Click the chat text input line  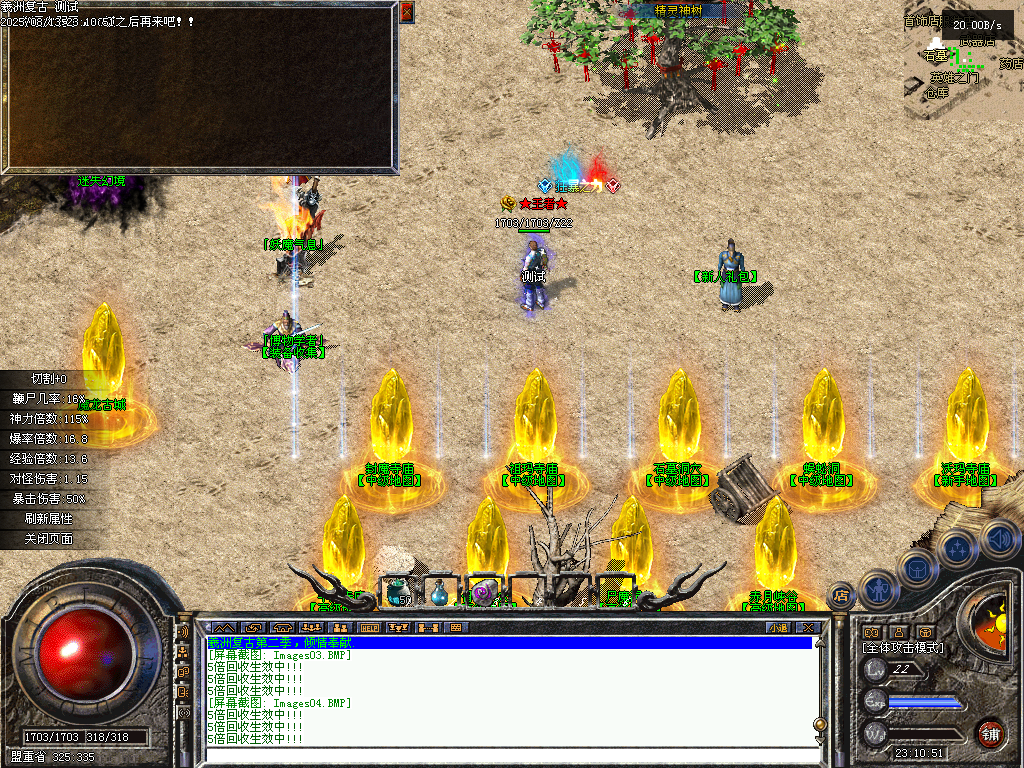coord(510,757)
